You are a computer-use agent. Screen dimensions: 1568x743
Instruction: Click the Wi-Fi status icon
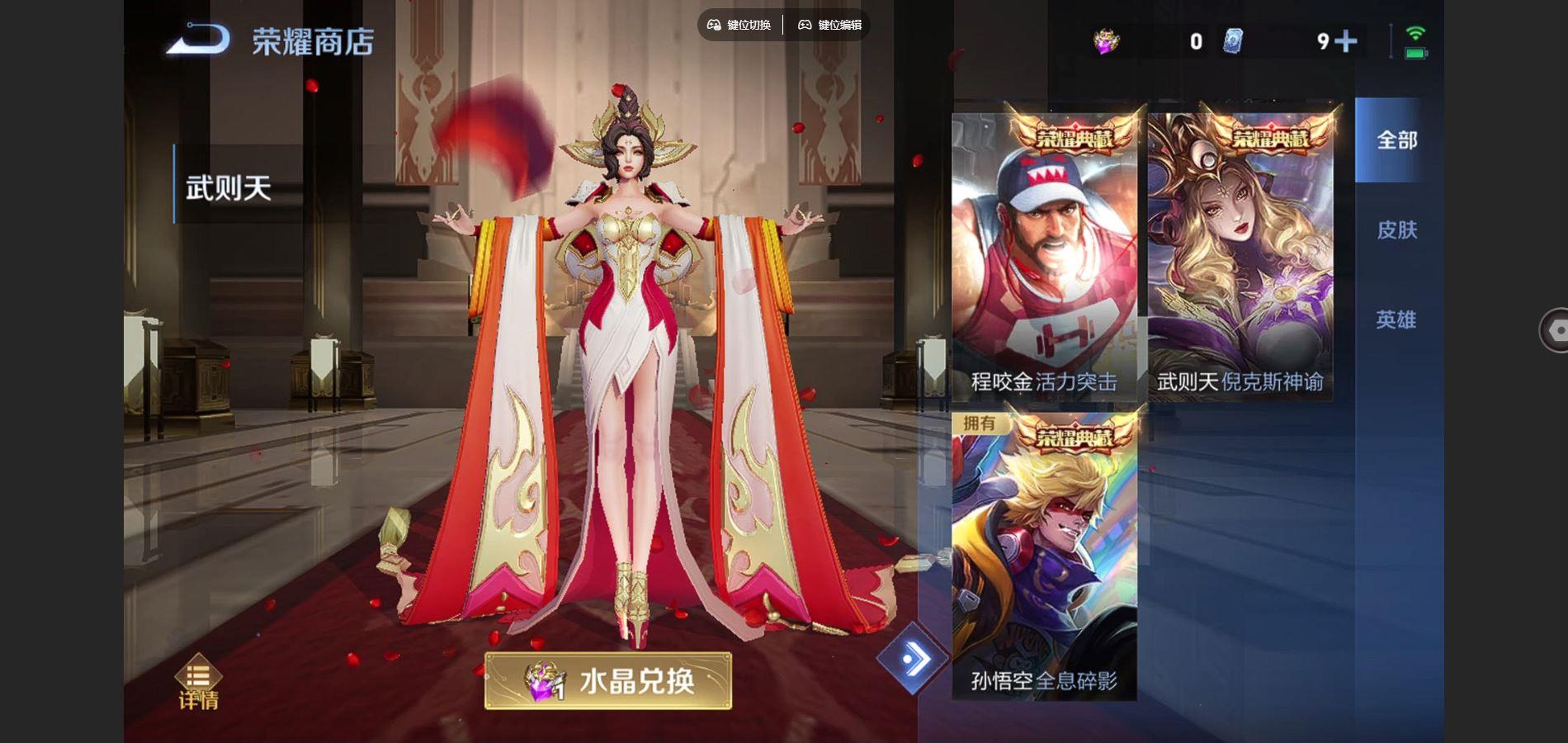(x=1416, y=31)
